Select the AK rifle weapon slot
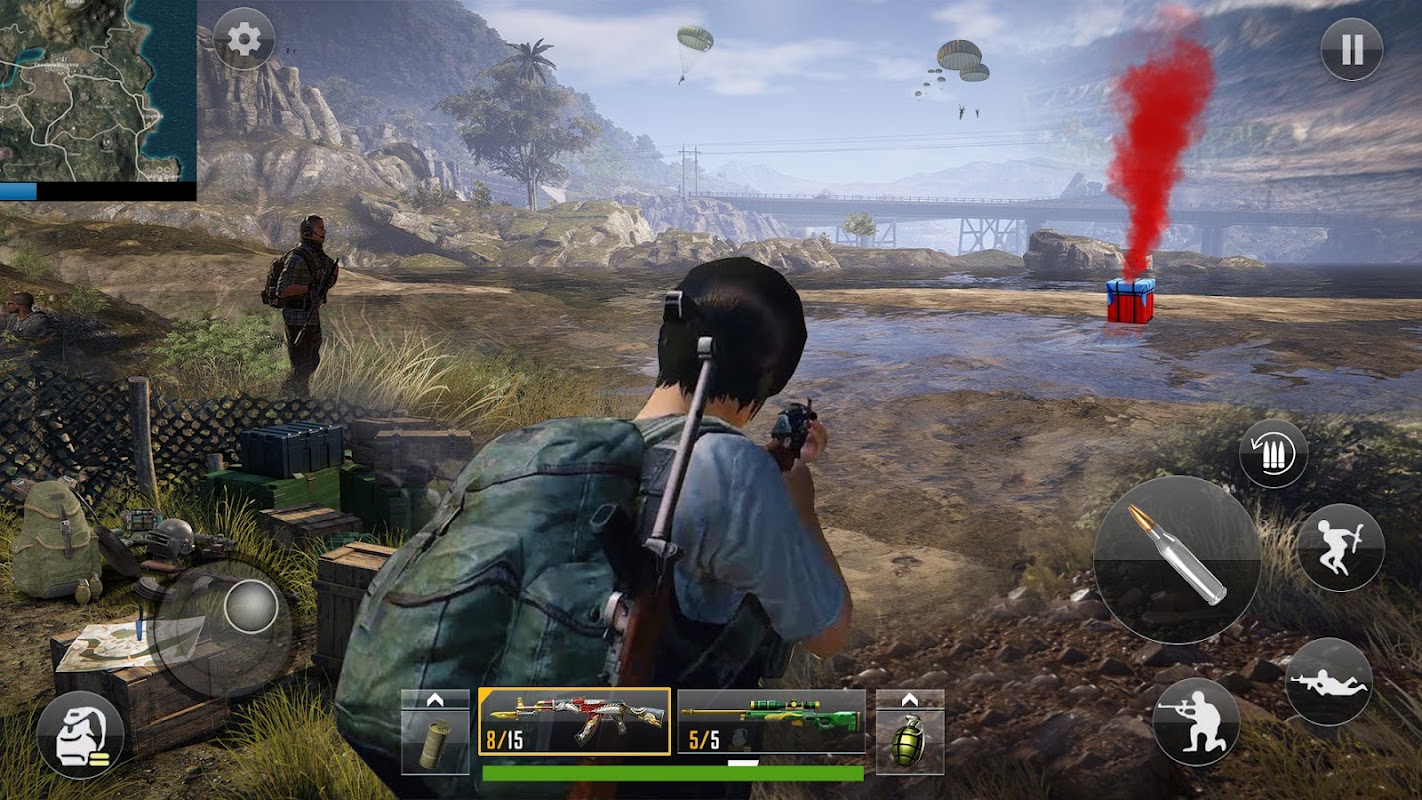 [x=574, y=721]
